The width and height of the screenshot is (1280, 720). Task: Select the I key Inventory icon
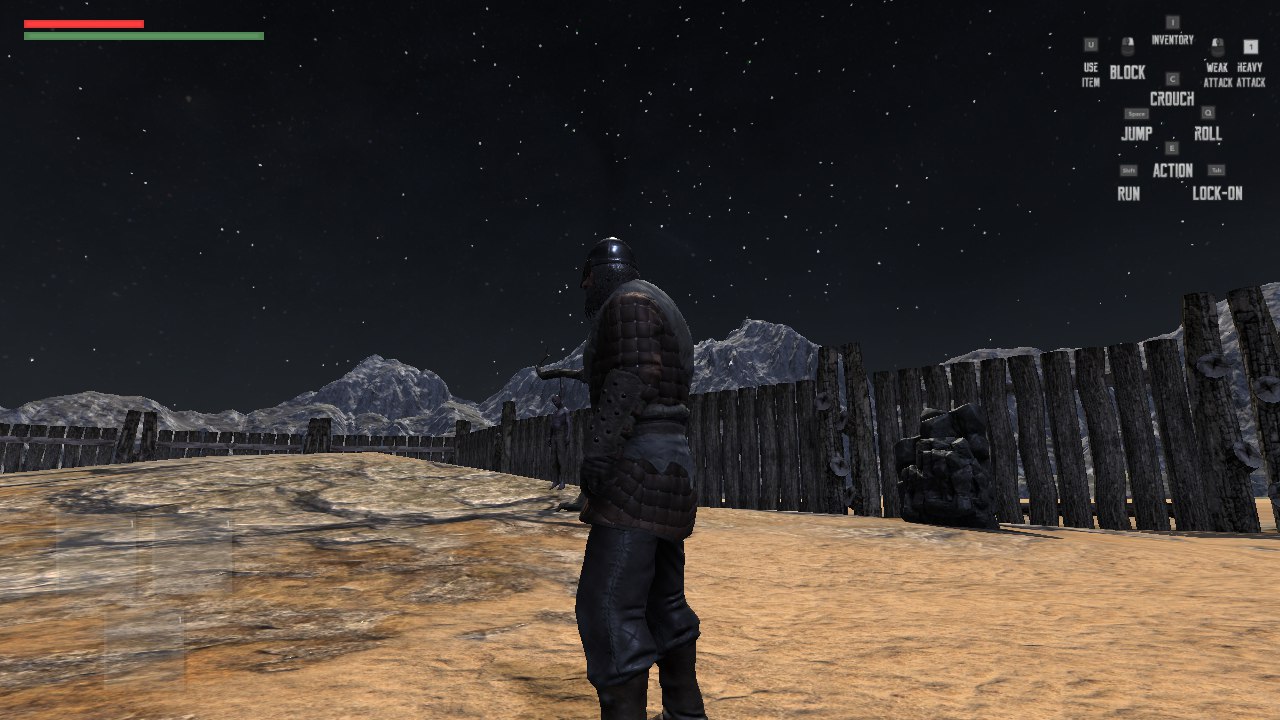(1173, 21)
